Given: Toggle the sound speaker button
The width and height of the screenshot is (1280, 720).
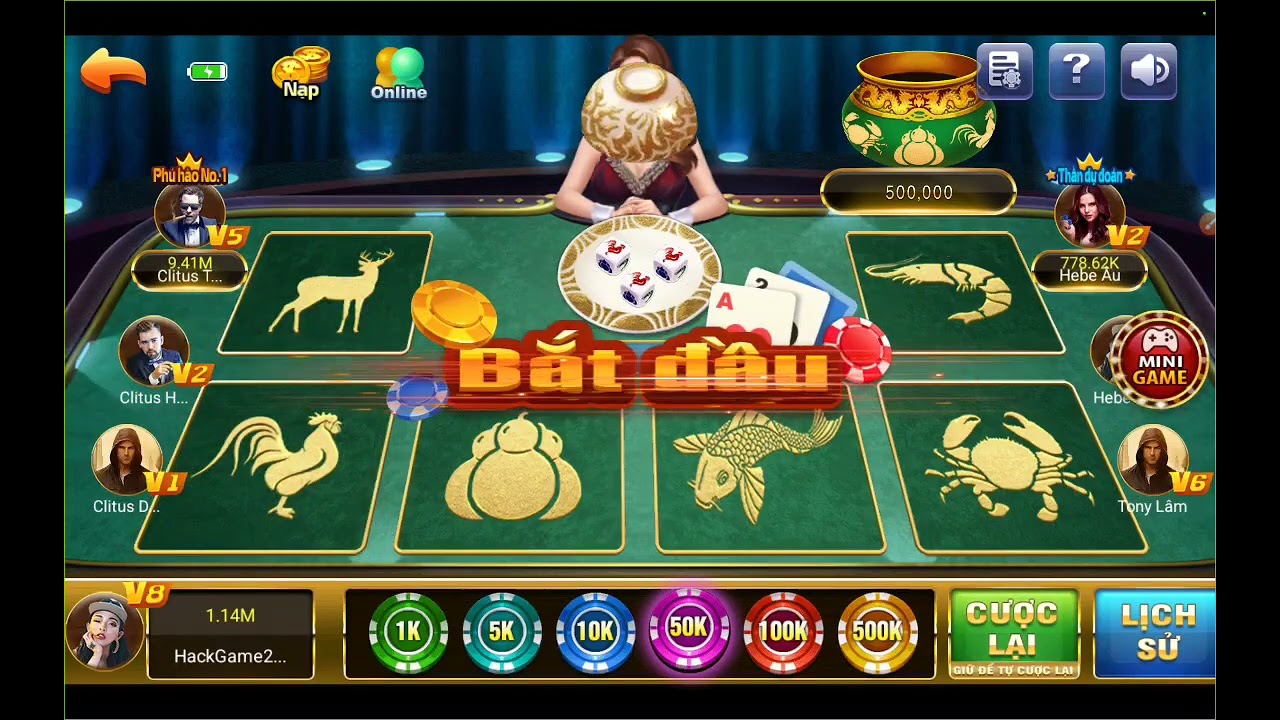Looking at the screenshot, I should 1148,71.
